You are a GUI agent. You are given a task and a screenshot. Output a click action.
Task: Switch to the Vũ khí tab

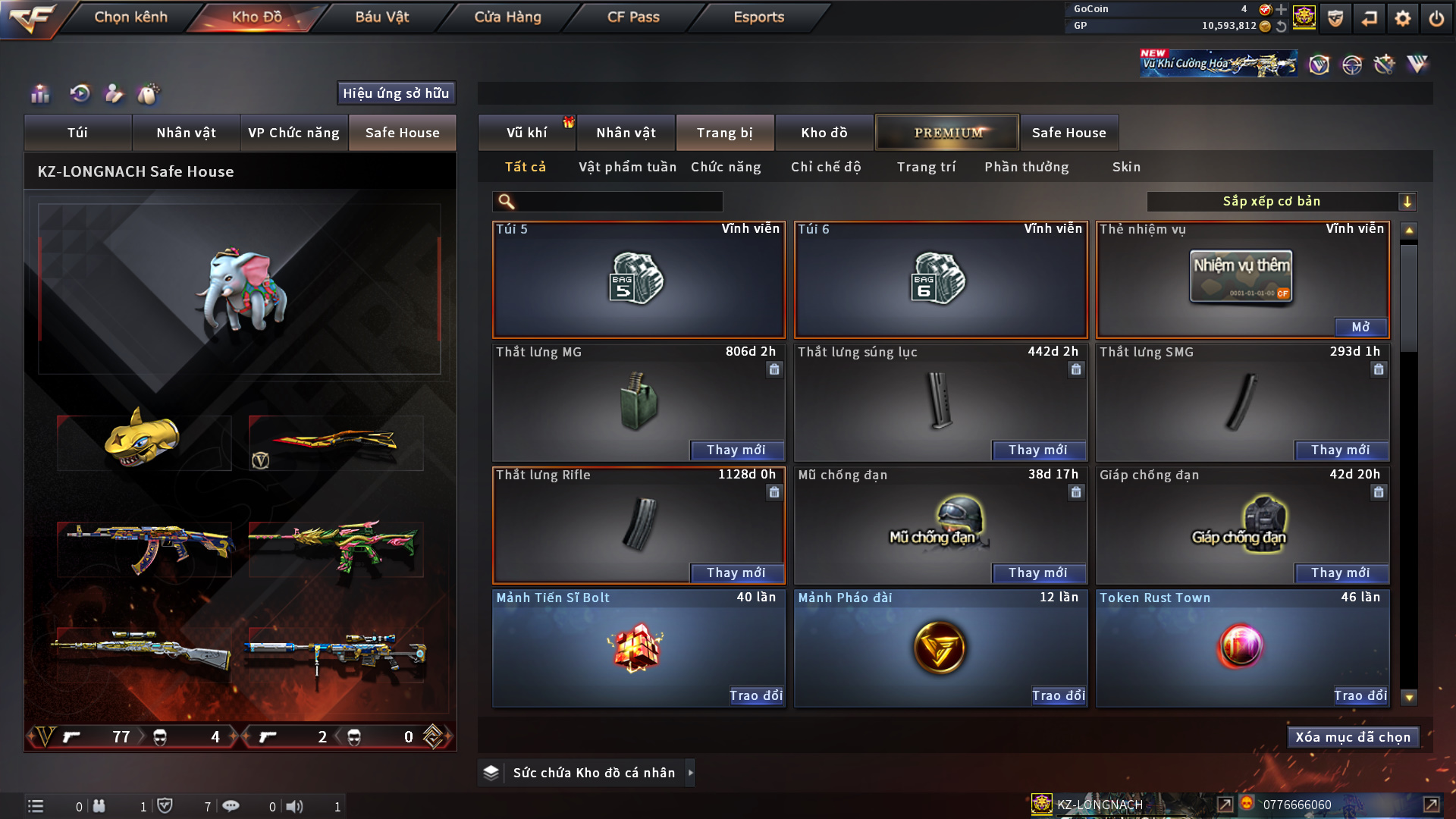point(526,133)
